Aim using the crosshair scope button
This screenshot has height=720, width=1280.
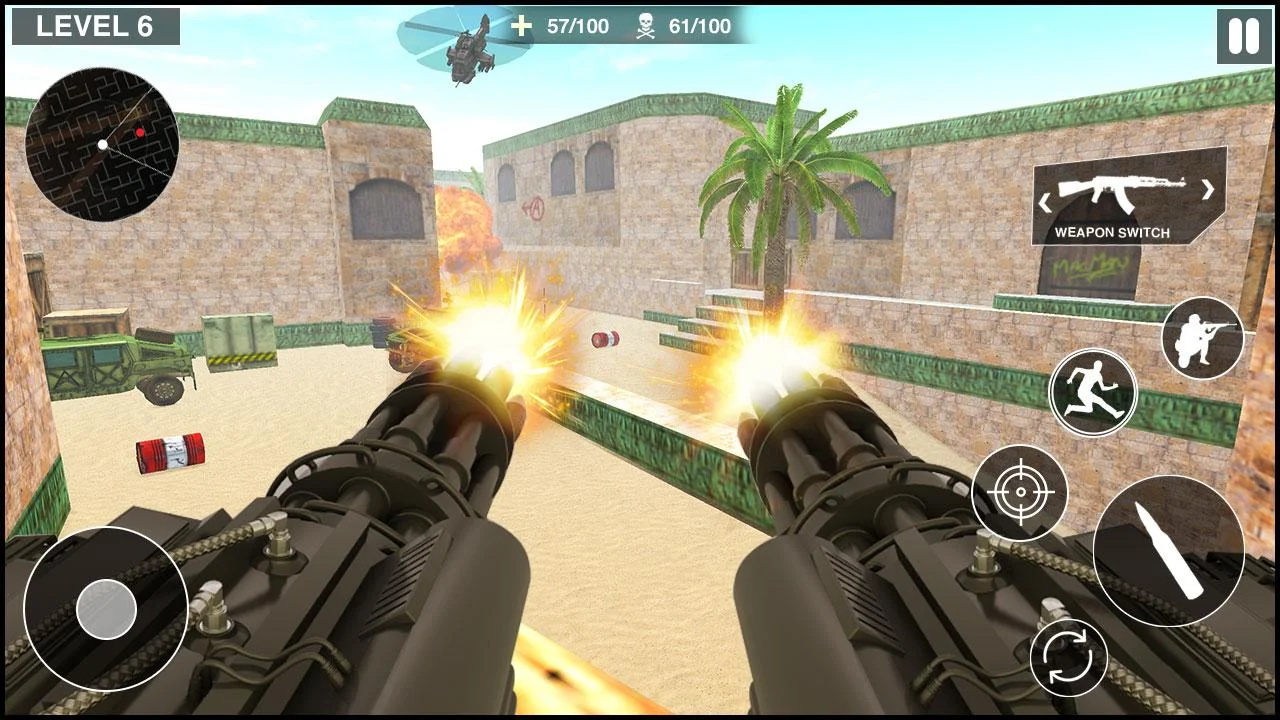pyautogui.click(x=1019, y=493)
